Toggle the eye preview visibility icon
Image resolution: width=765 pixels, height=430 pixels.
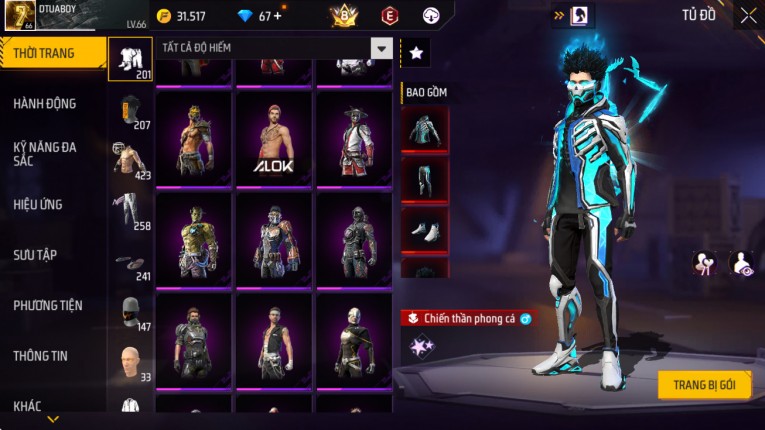740,263
